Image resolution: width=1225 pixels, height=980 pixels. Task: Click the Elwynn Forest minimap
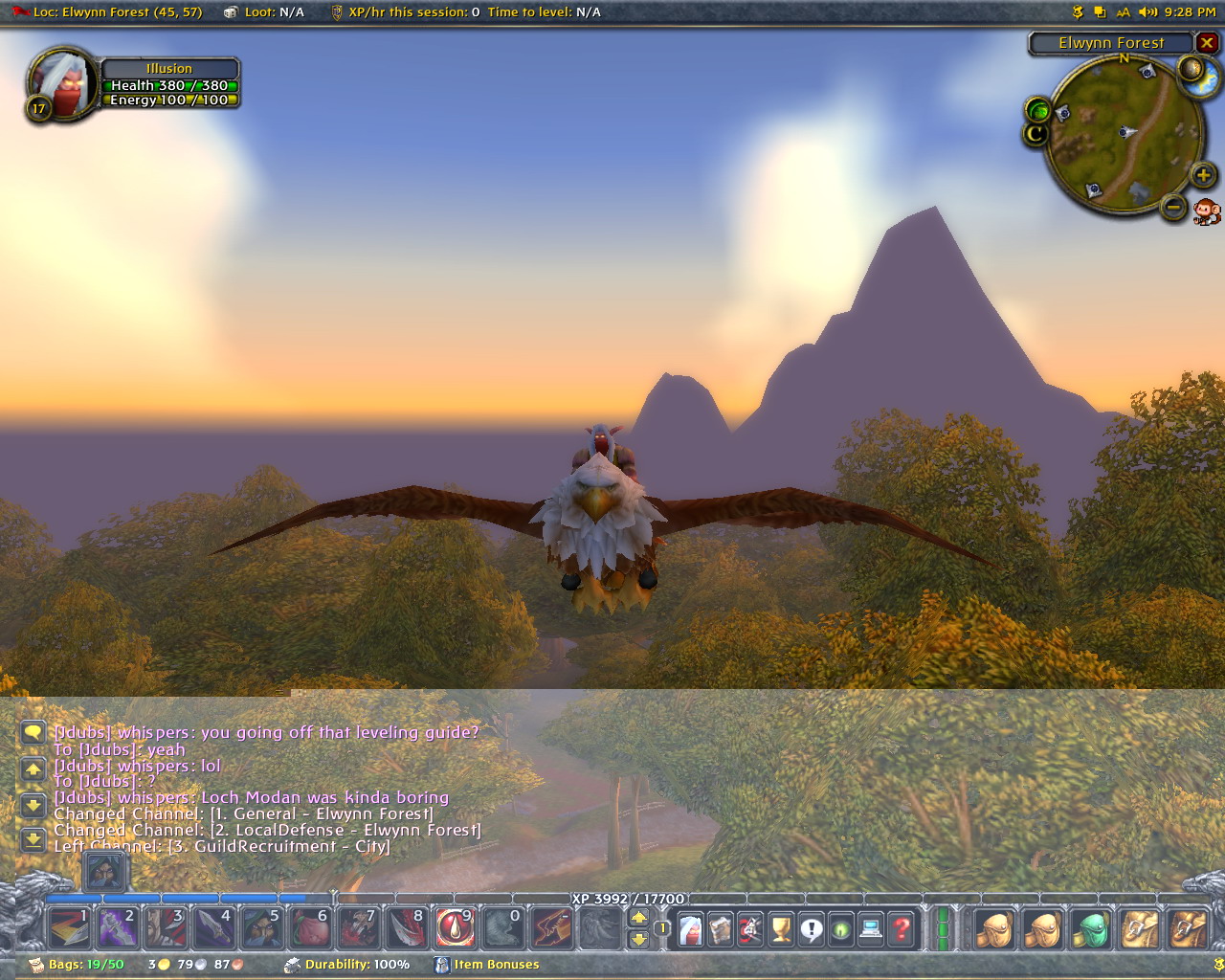[1125, 132]
